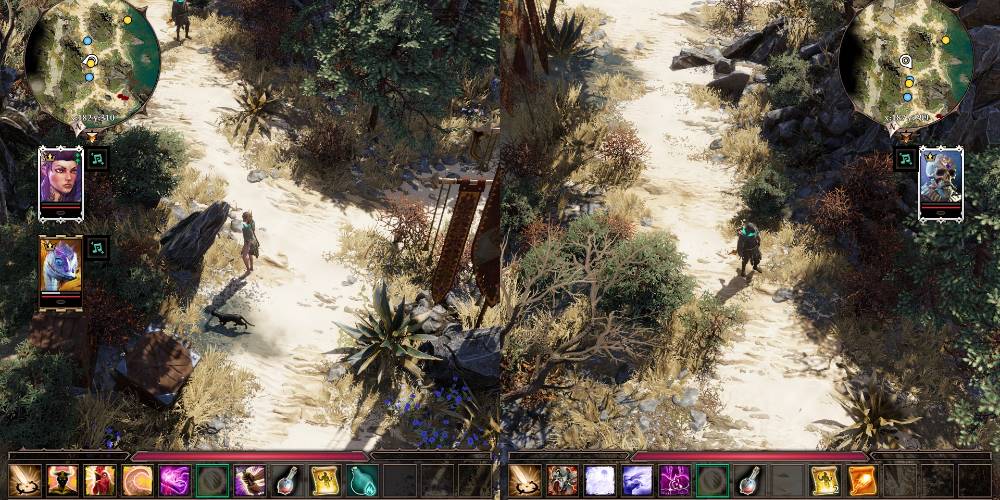Use the yellow scroll on the left hotbar
The width and height of the screenshot is (1000, 500).
click(x=324, y=481)
